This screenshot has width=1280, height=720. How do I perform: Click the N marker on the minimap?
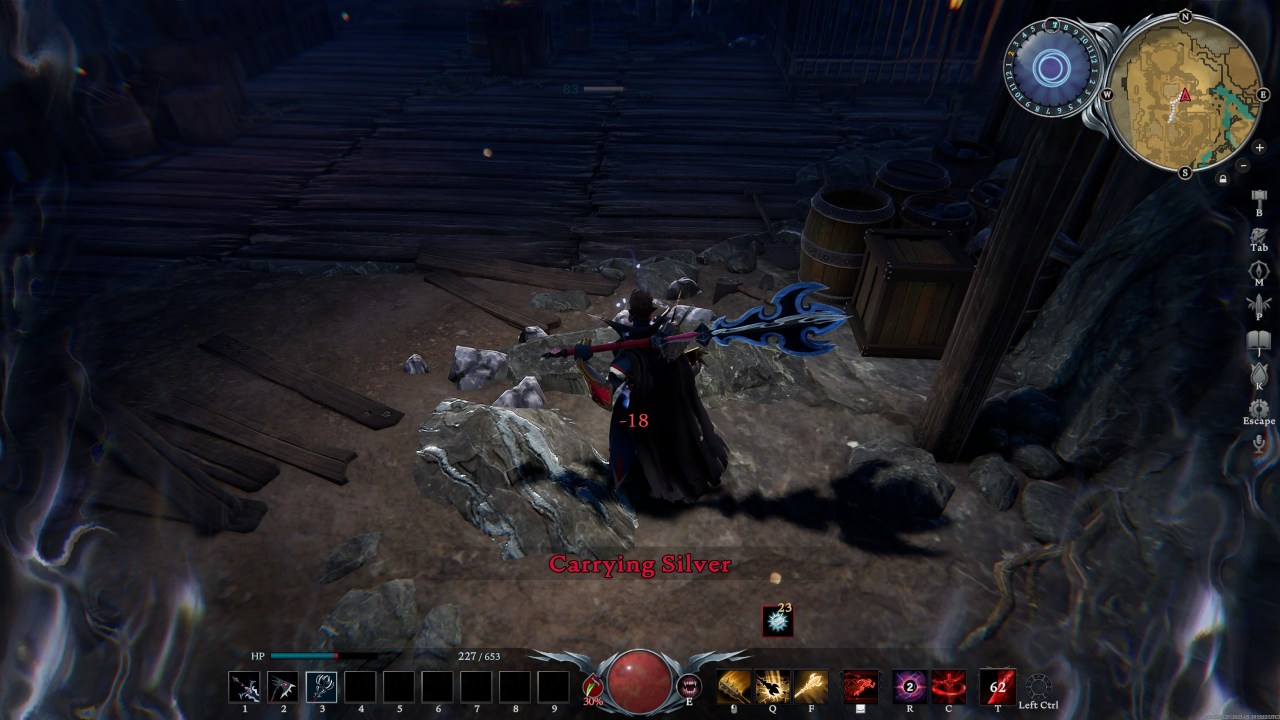(x=1184, y=16)
